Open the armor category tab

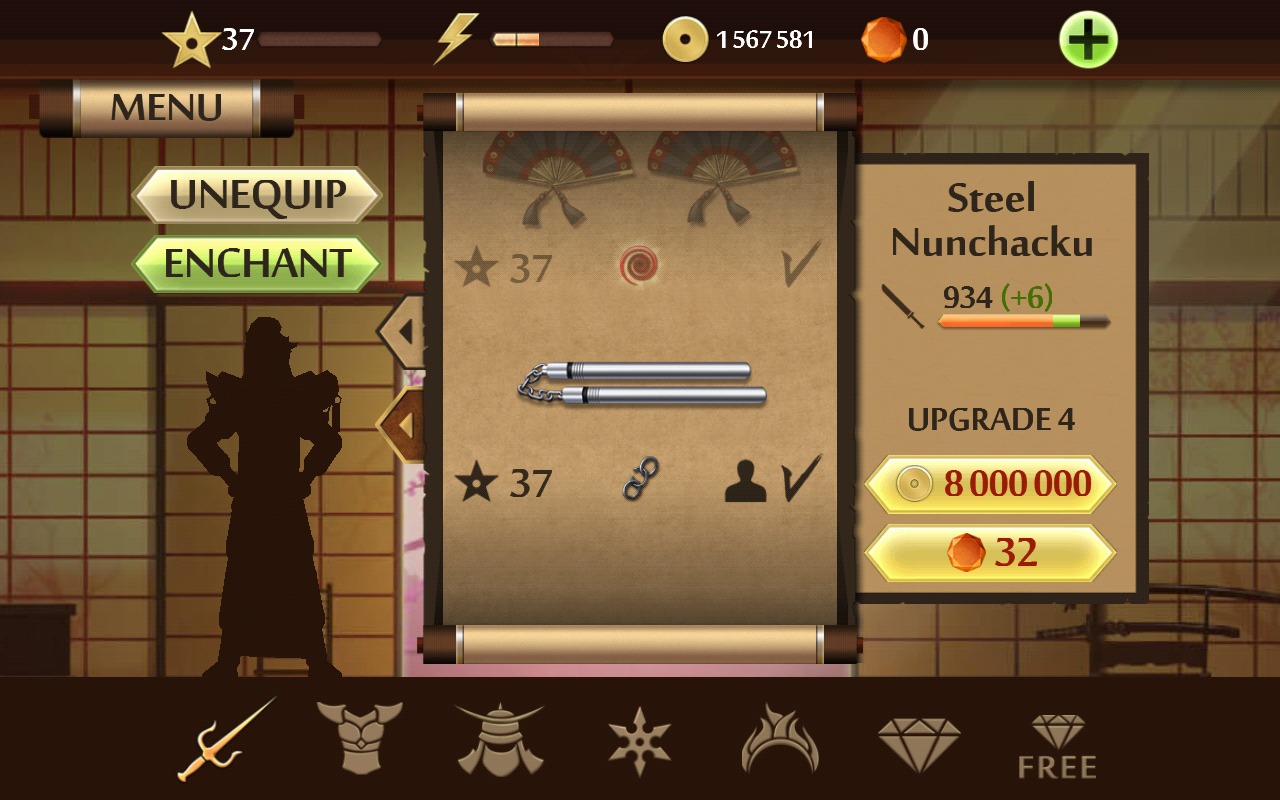[359, 740]
